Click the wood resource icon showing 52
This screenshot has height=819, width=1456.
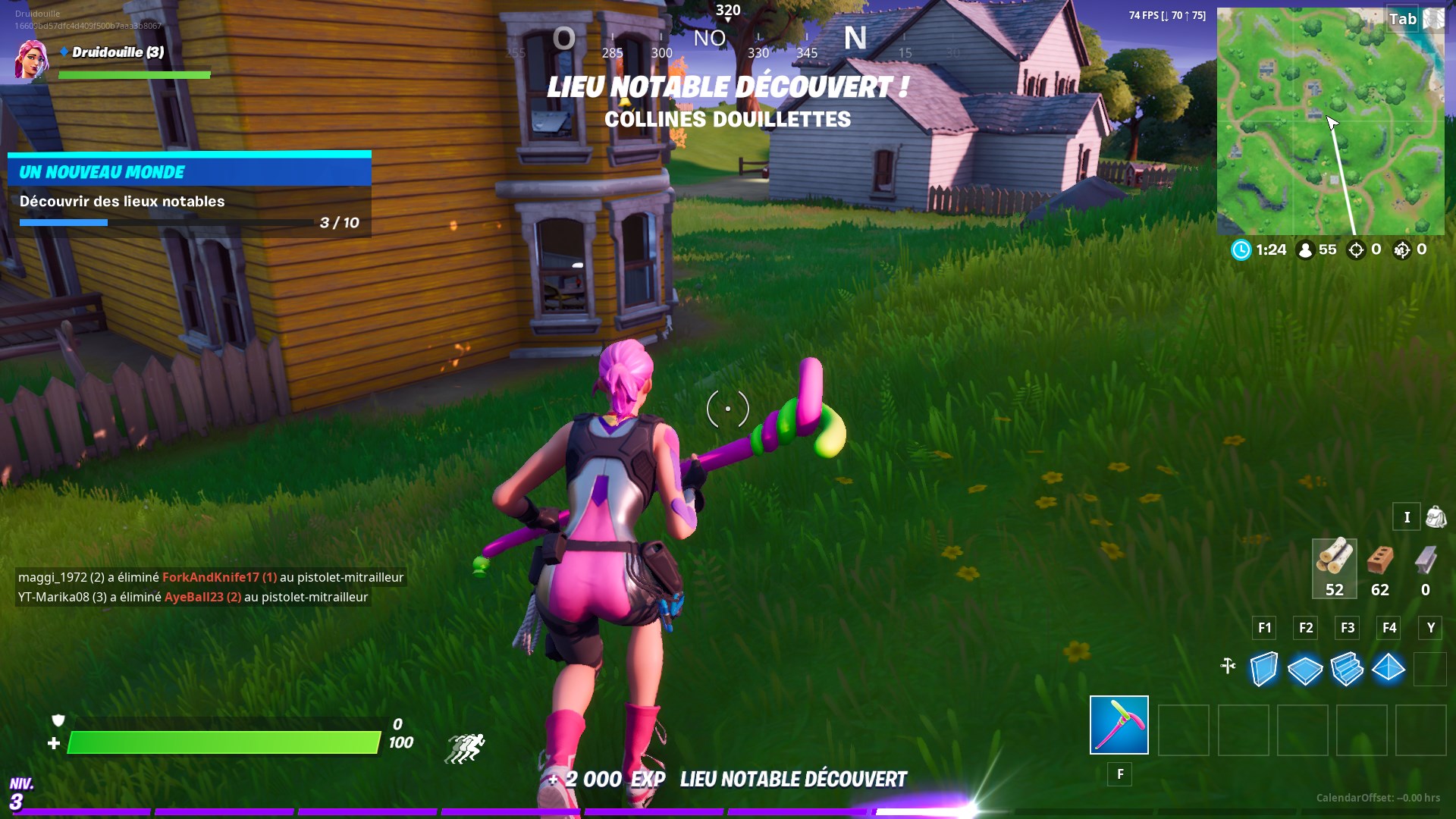click(x=1334, y=561)
